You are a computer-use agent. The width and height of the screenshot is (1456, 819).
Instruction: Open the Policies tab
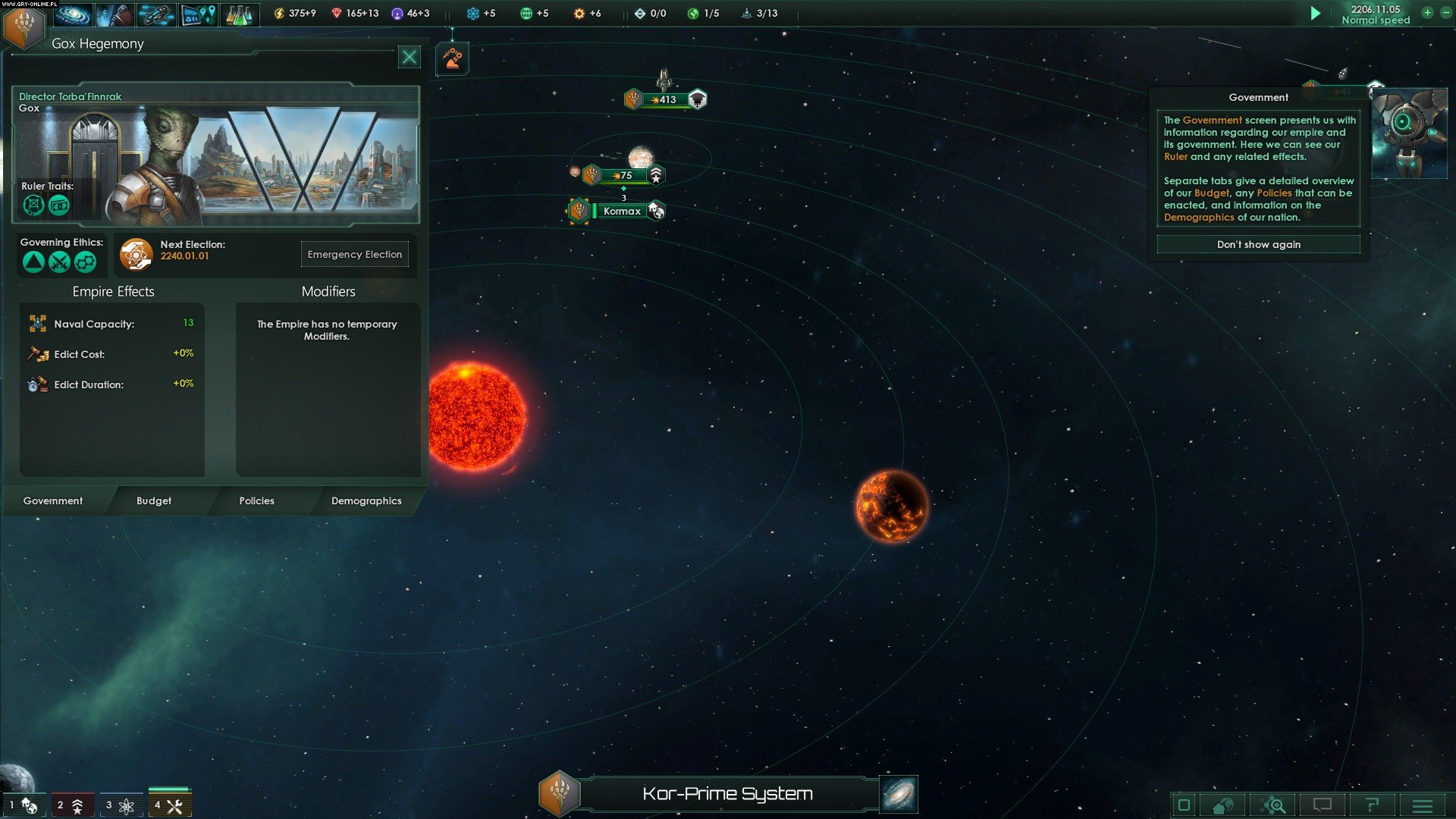pyautogui.click(x=256, y=501)
